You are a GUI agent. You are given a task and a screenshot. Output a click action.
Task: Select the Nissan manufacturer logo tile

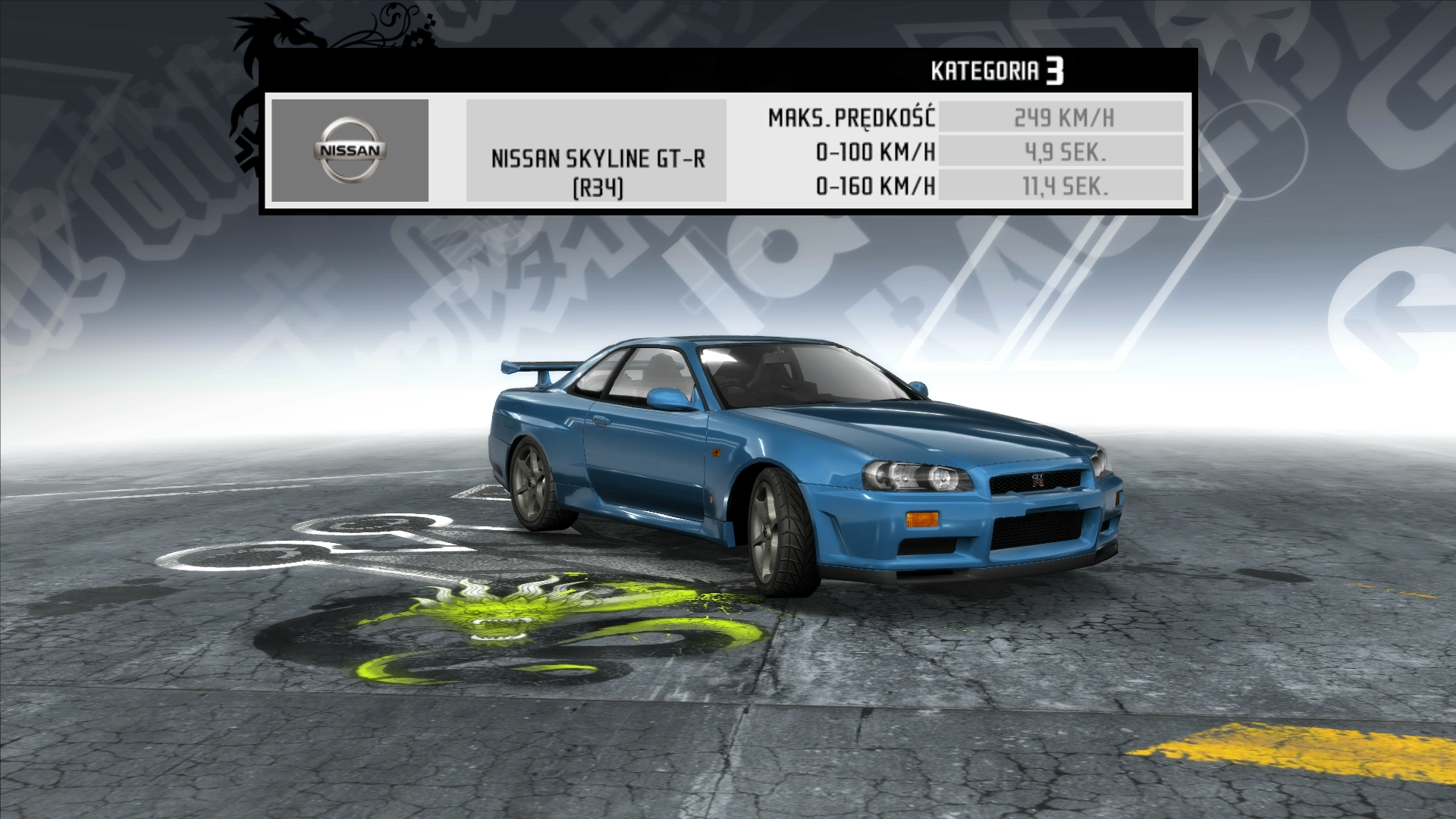(x=350, y=150)
